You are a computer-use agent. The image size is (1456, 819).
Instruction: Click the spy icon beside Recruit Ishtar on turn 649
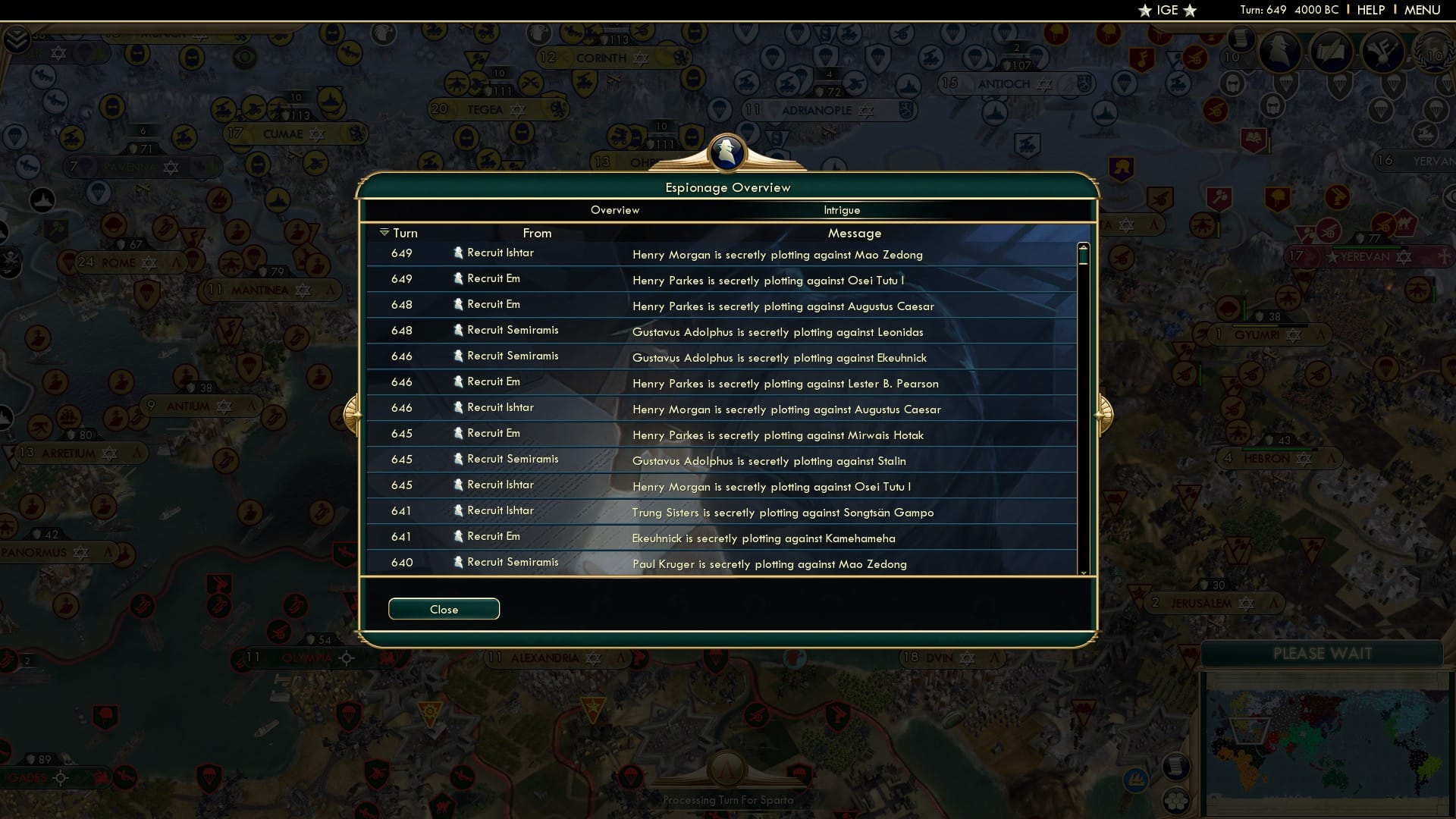[x=458, y=253]
